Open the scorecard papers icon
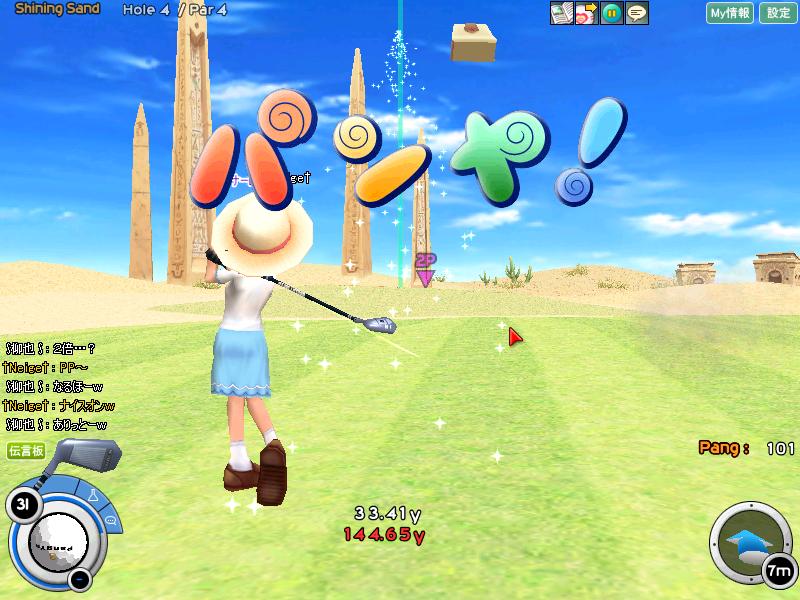800x600 pixels. [562, 13]
